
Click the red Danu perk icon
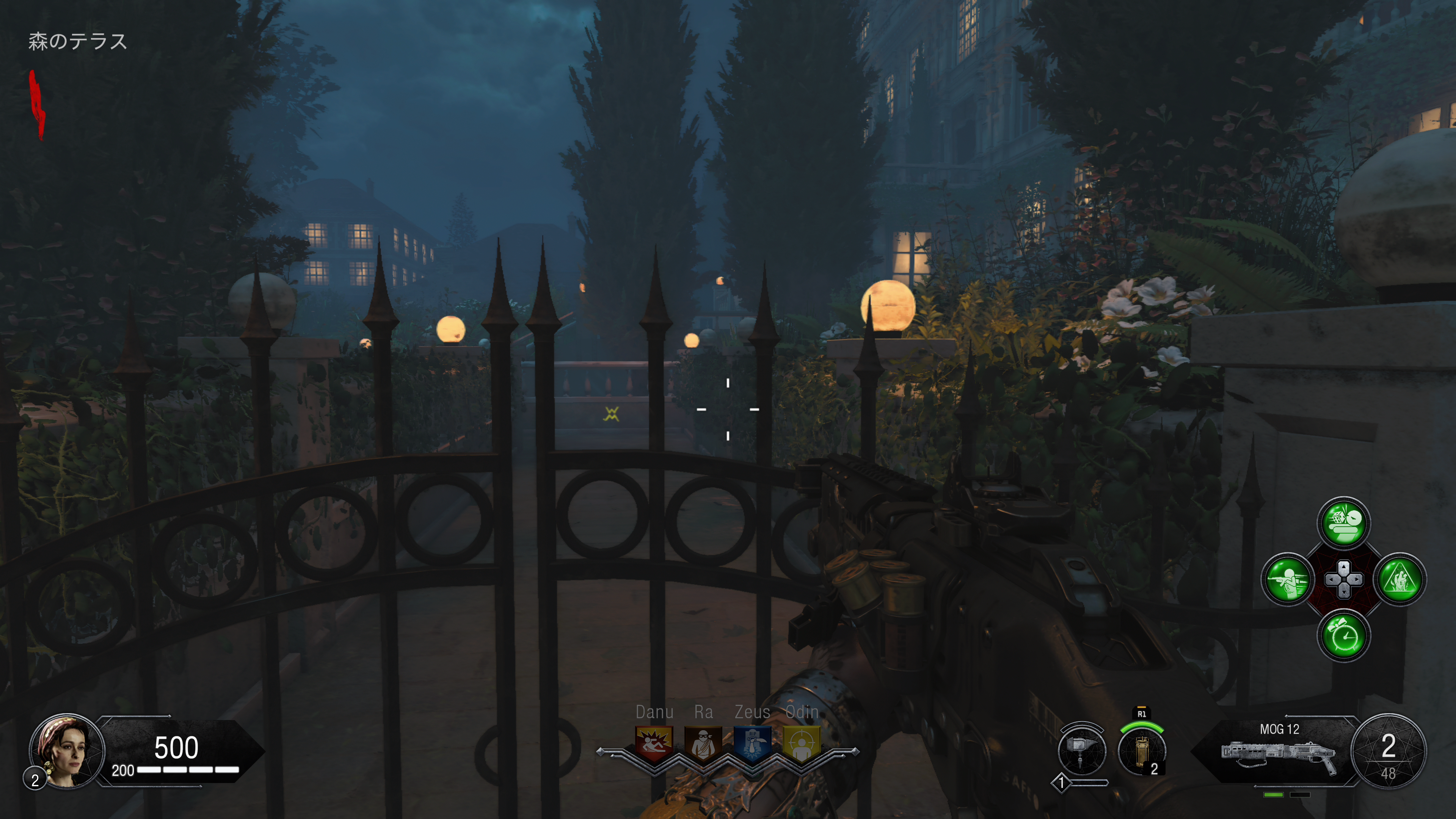tap(654, 743)
